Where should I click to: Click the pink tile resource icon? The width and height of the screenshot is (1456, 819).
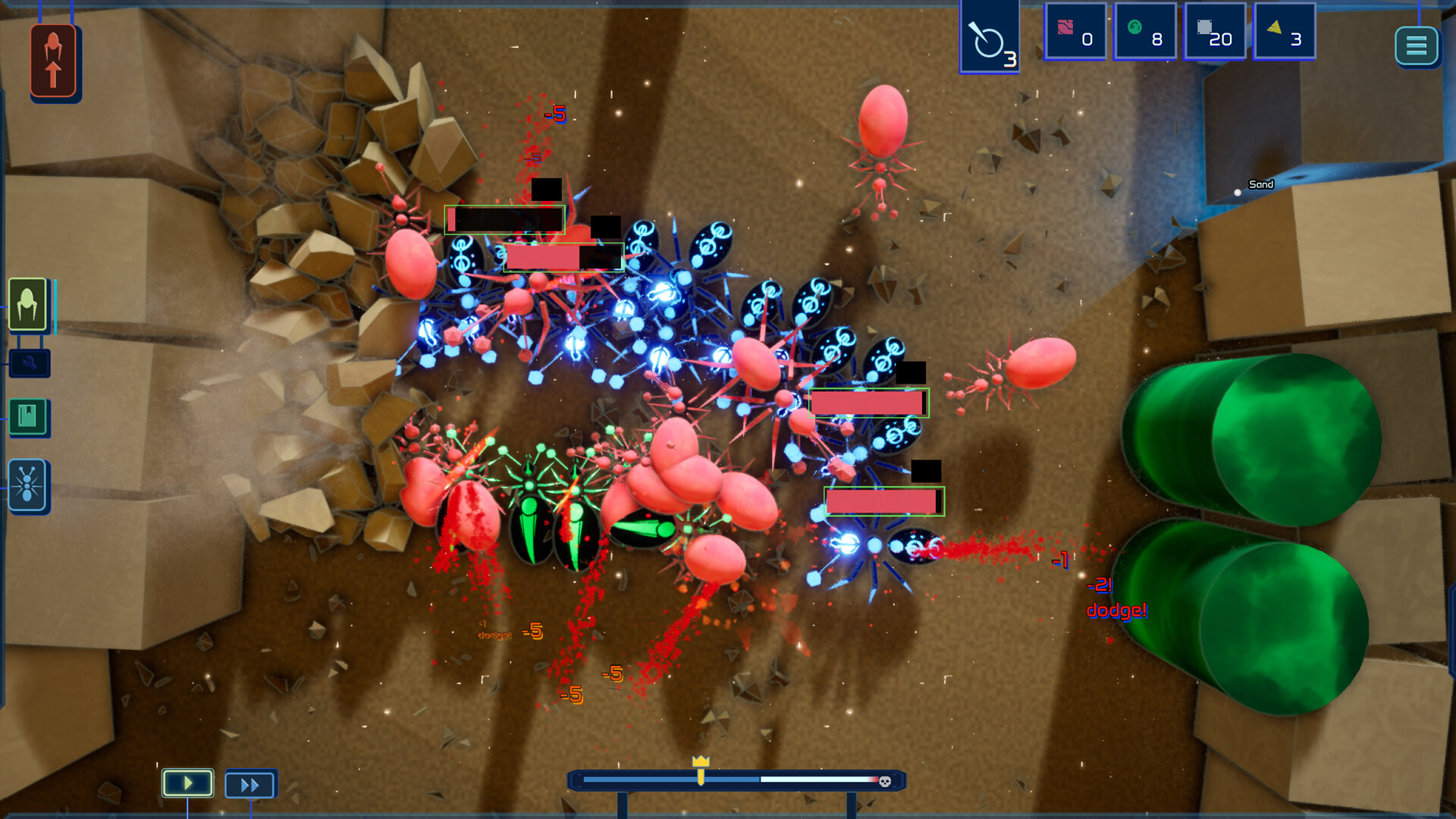pyautogui.click(x=1074, y=31)
